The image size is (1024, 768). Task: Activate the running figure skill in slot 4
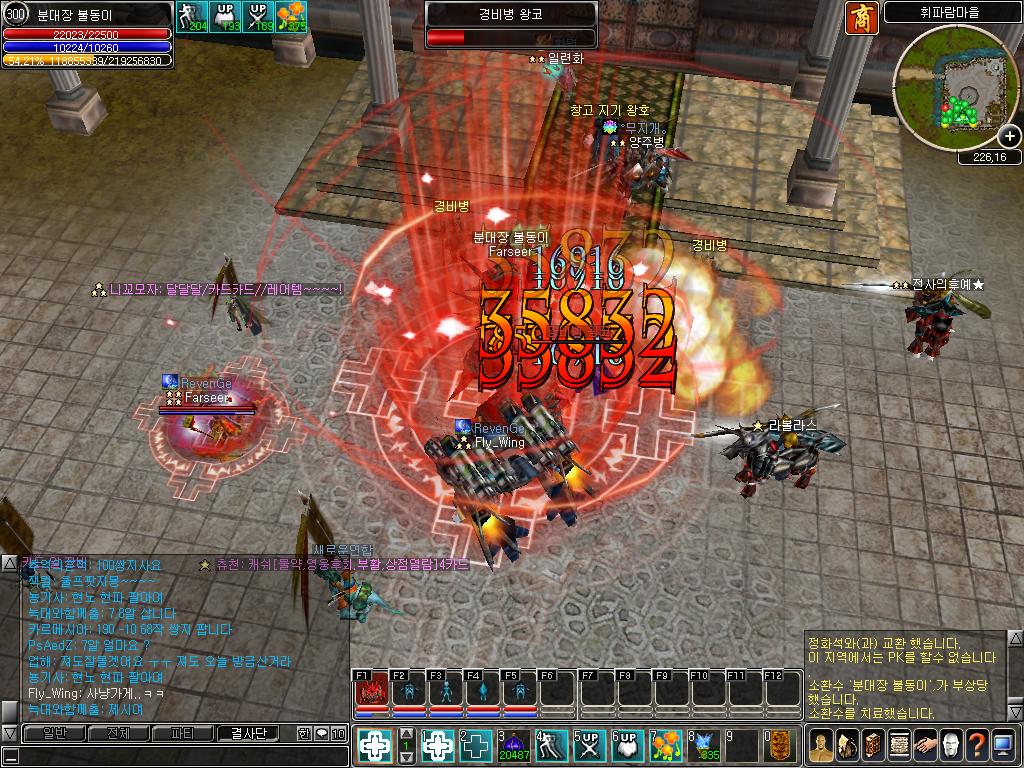click(552, 745)
